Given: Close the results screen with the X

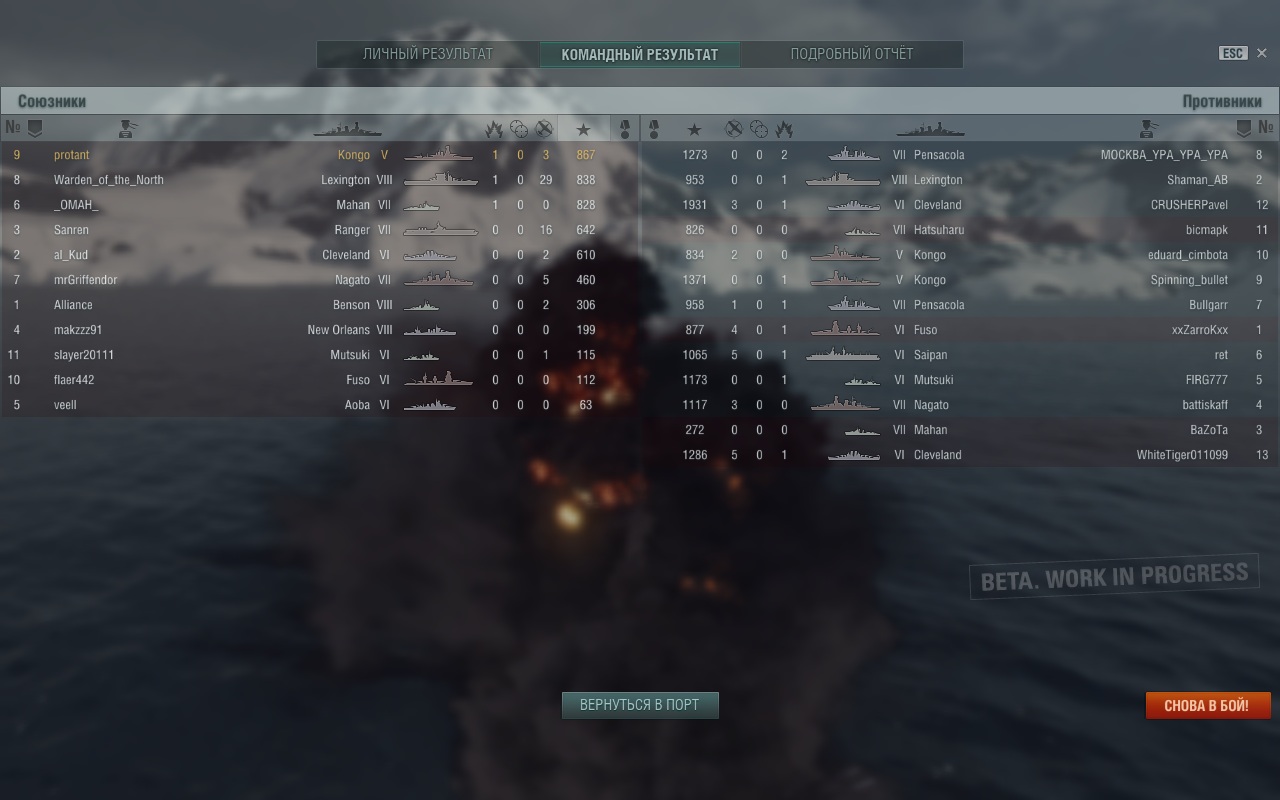Looking at the screenshot, I should tap(1261, 53).
